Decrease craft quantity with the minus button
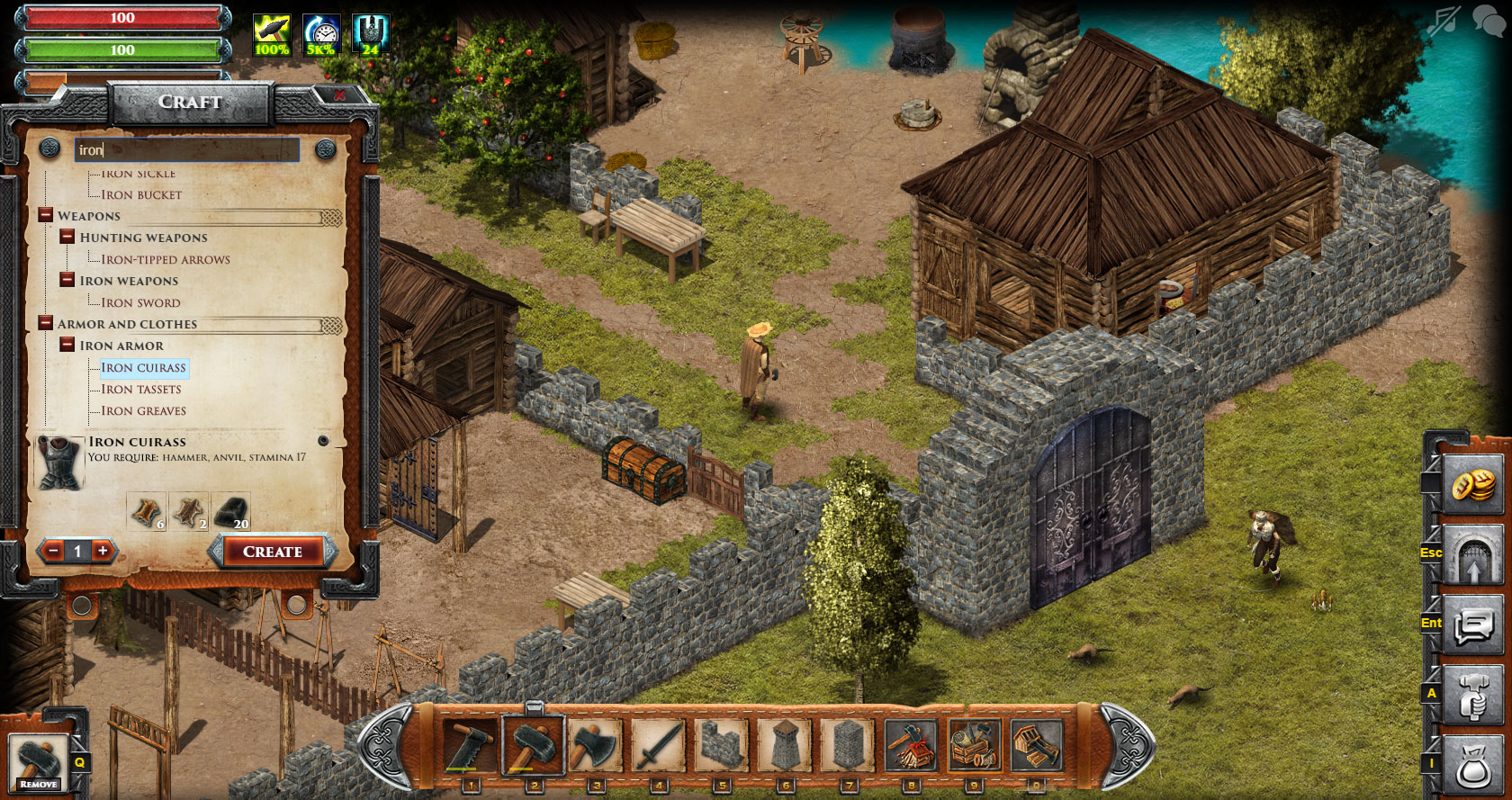Viewport: 1512px width, 800px height. 53,551
